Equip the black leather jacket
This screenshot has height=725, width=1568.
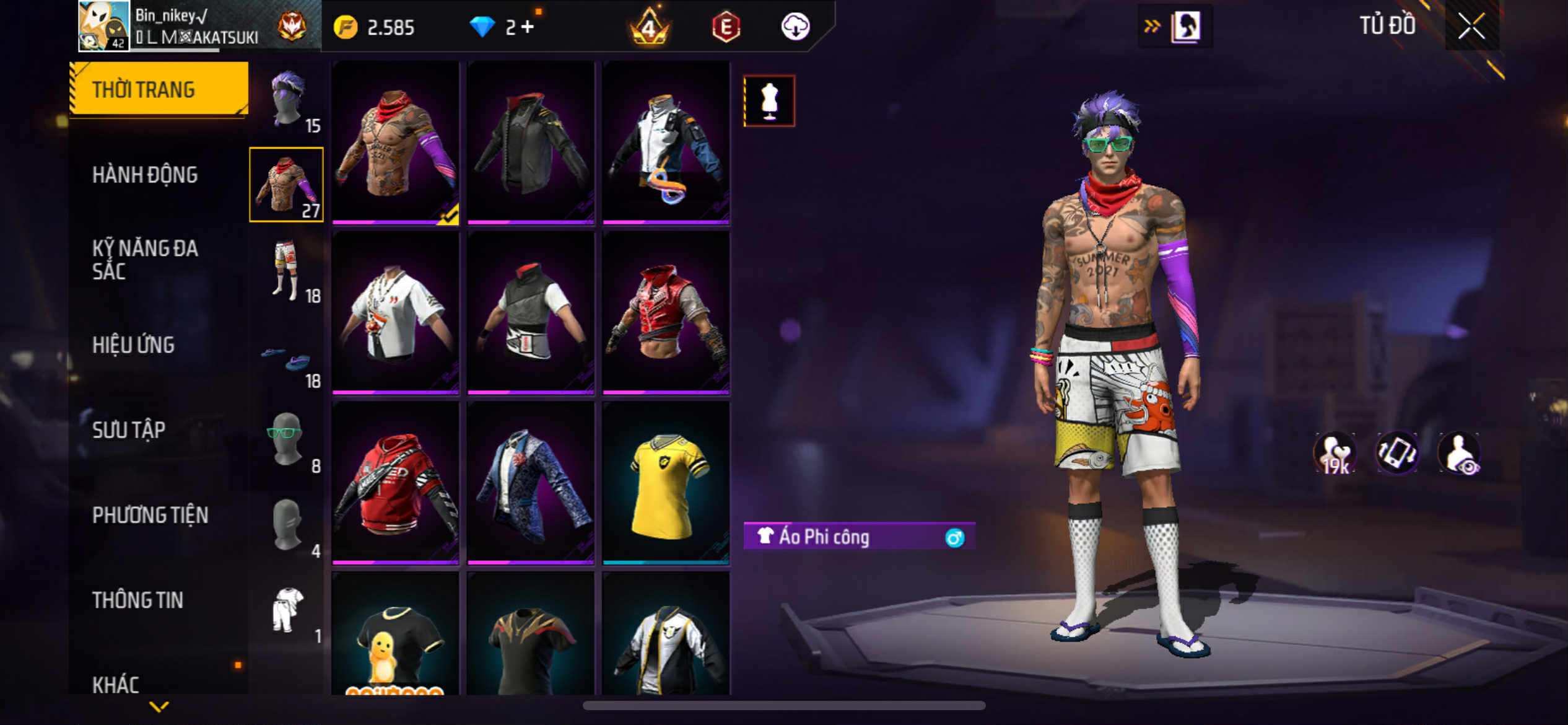tap(531, 143)
